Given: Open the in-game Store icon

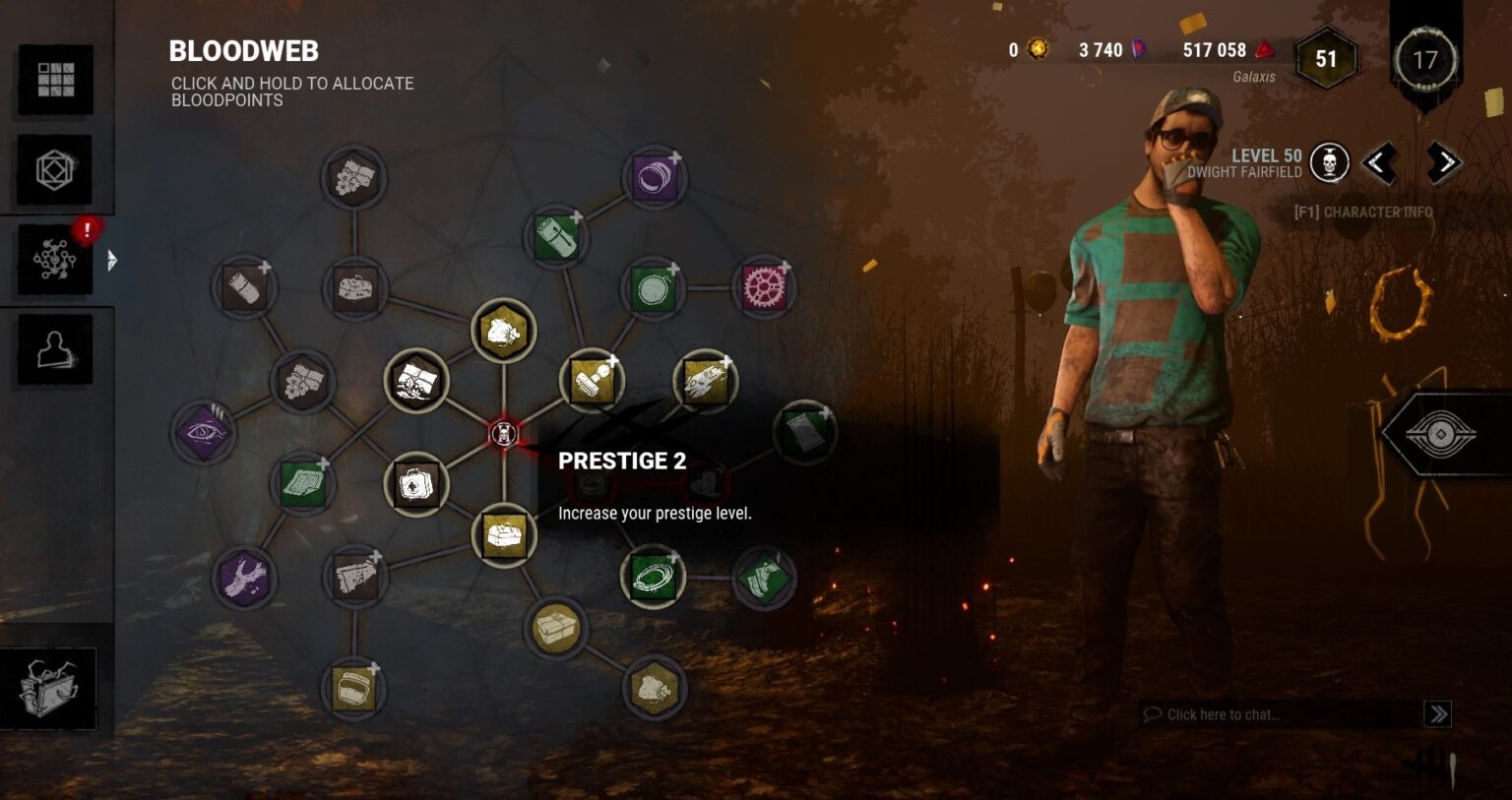Looking at the screenshot, I should 55,169.
